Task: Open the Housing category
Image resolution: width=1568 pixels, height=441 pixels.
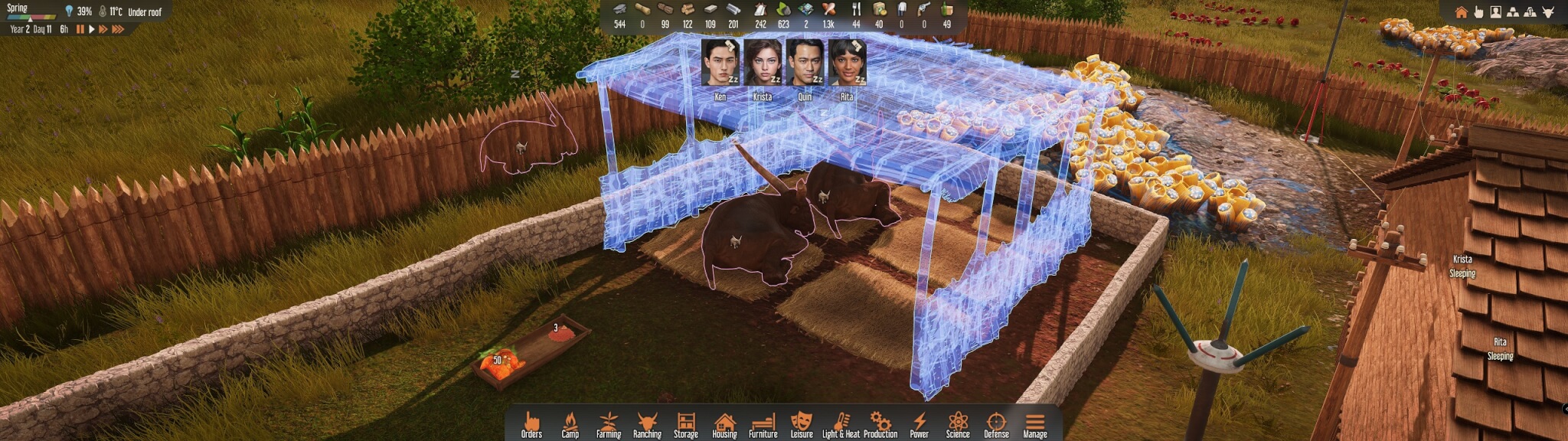Action: pos(724,423)
